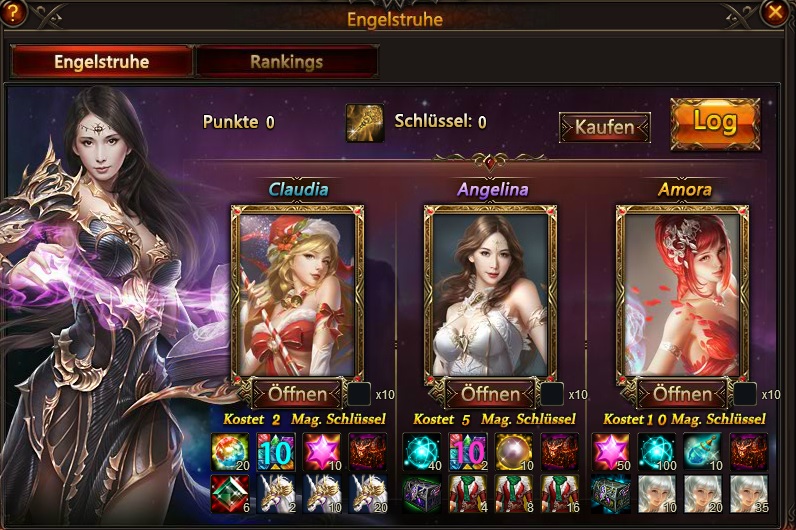Toggle the x10 checkbox under Amora
This screenshot has height=530, width=796.
coord(745,393)
